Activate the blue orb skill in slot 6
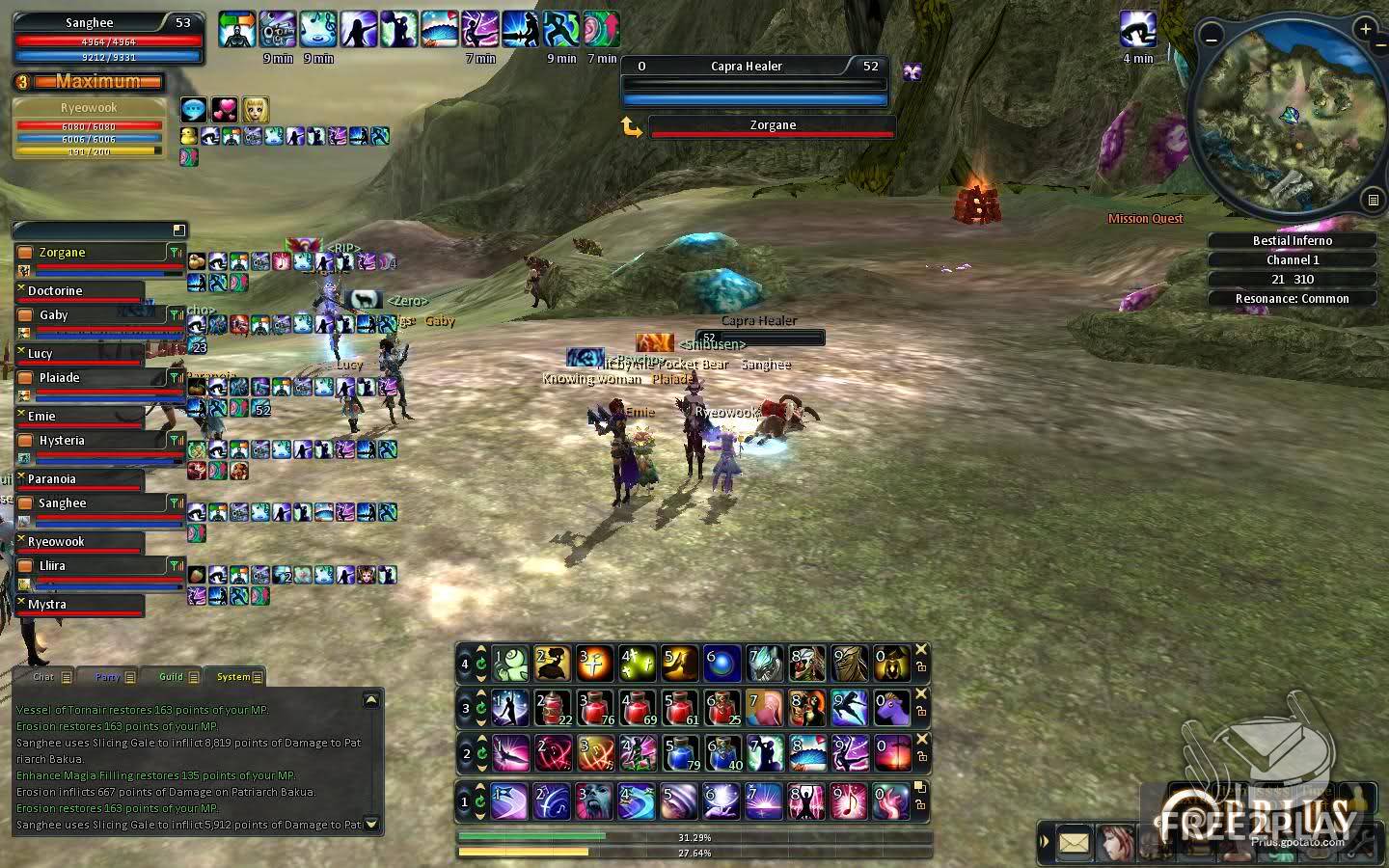The height and width of the screenshot is (868, 1389). pos(722,663)
